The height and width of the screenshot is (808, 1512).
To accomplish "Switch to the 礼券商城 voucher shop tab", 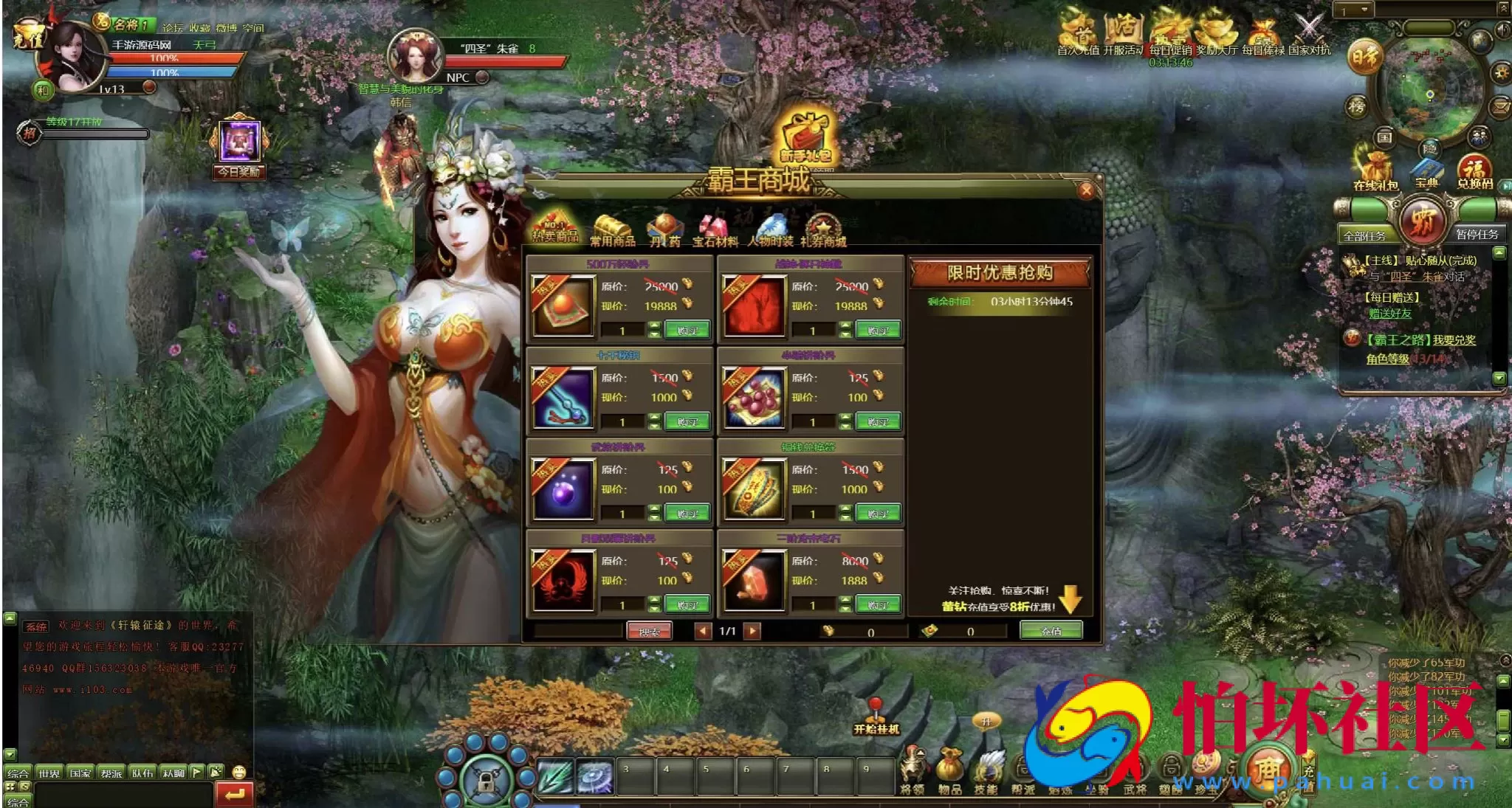I will [823, 231].
